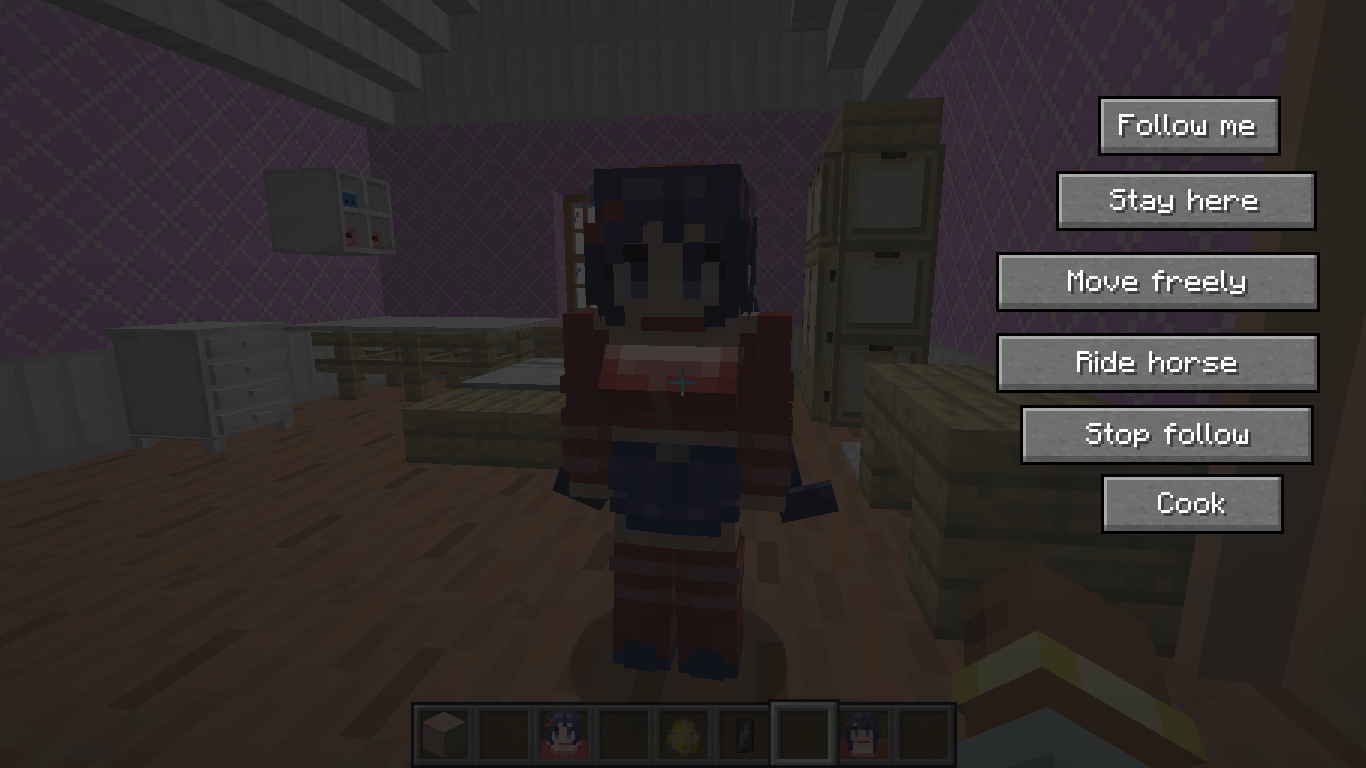Click the glowing dust item in the hotbar
The width and height of the screenshot is (1366, 768).
tap(684, 735)
